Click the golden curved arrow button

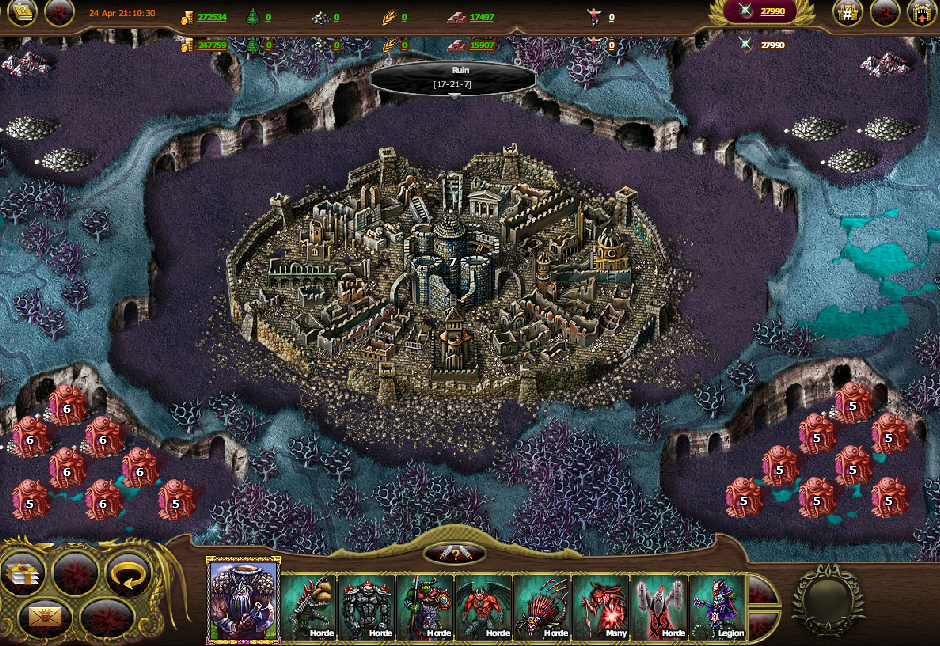coord(128,574)
